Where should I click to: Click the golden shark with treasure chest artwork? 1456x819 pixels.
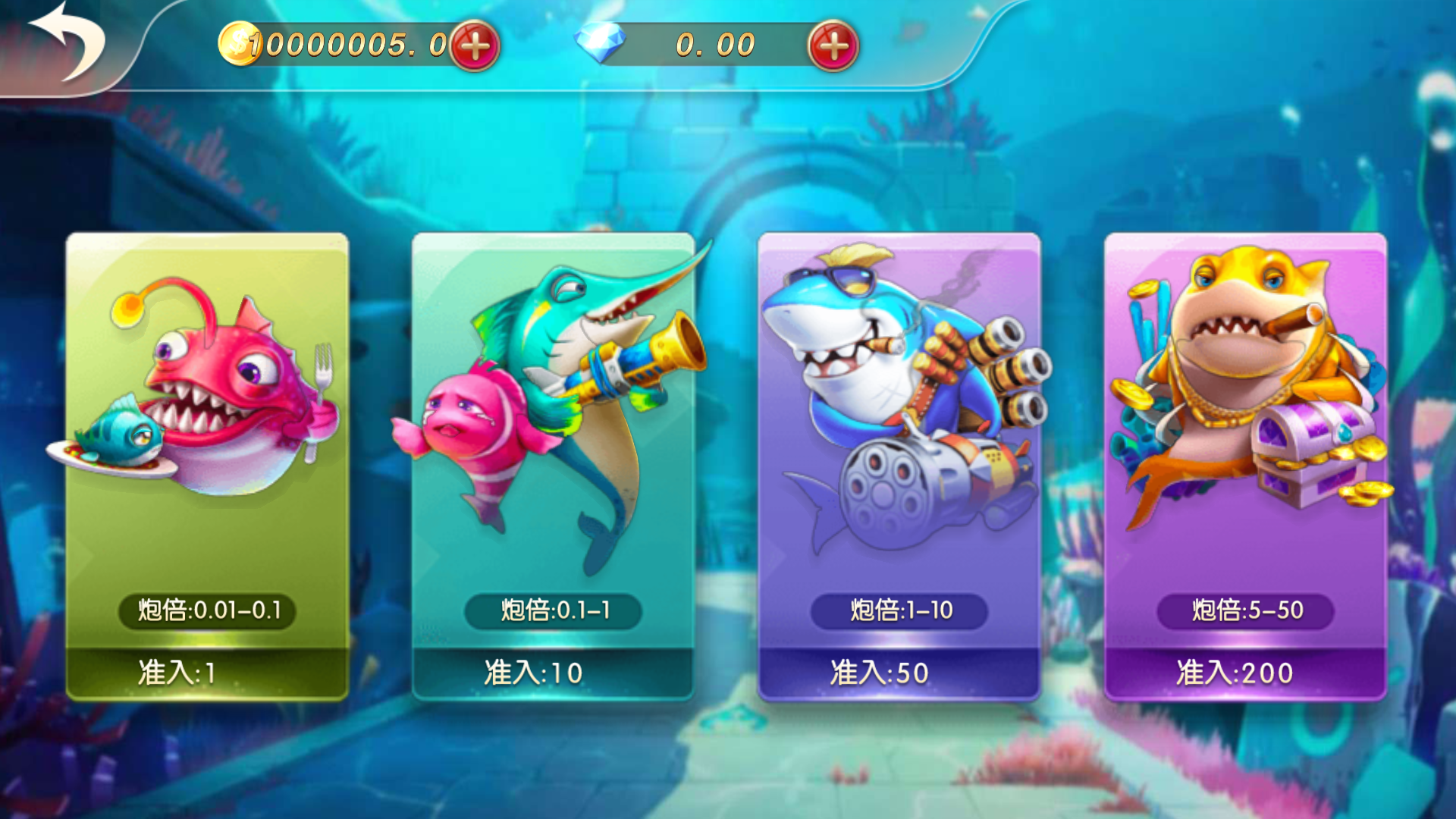point(1251,379)
